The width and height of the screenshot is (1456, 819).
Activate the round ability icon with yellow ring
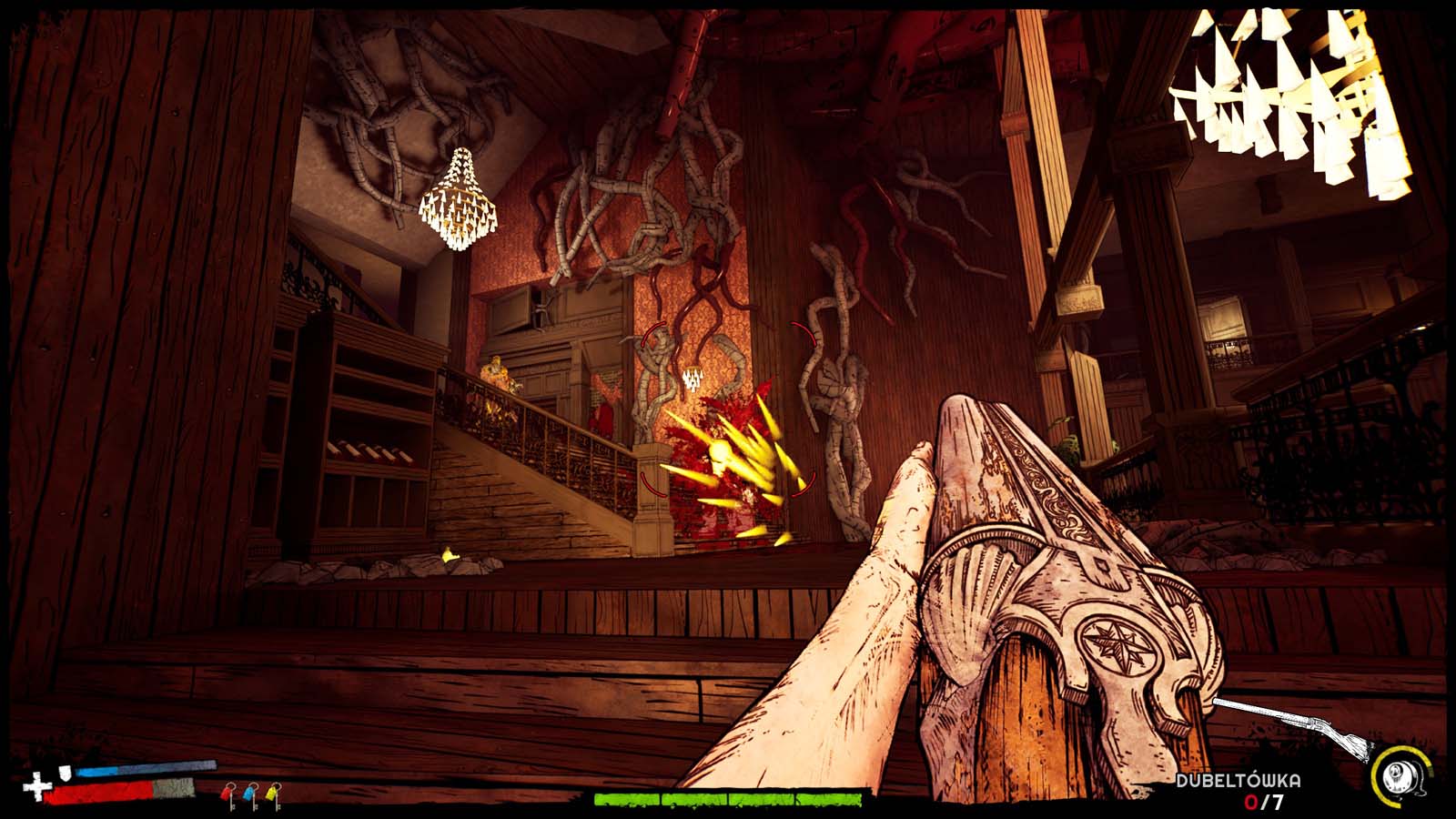click(1397, 777)
